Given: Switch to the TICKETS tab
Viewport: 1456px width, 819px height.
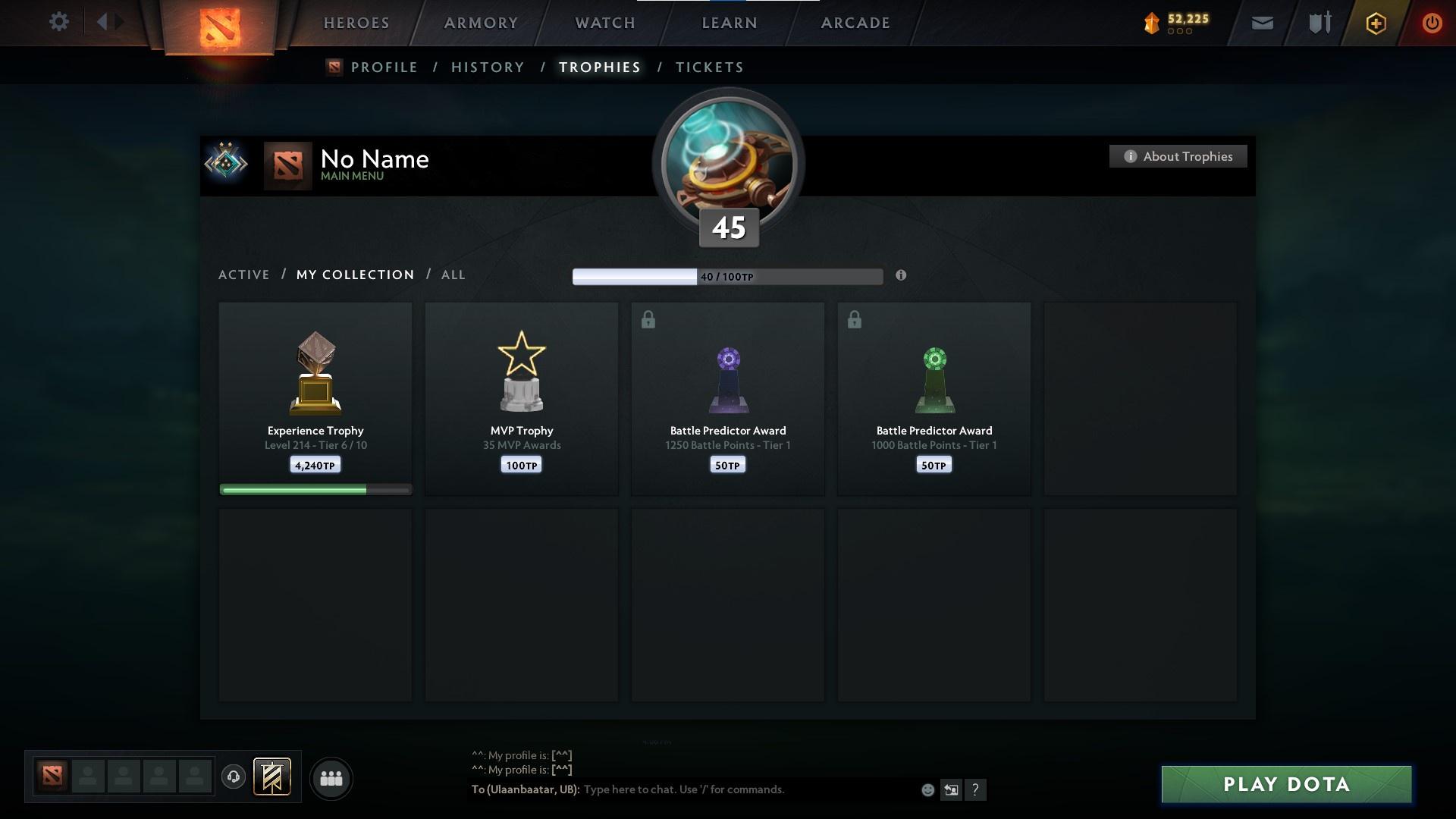Looking at the screenshot, I should click(x=708, y=67).
